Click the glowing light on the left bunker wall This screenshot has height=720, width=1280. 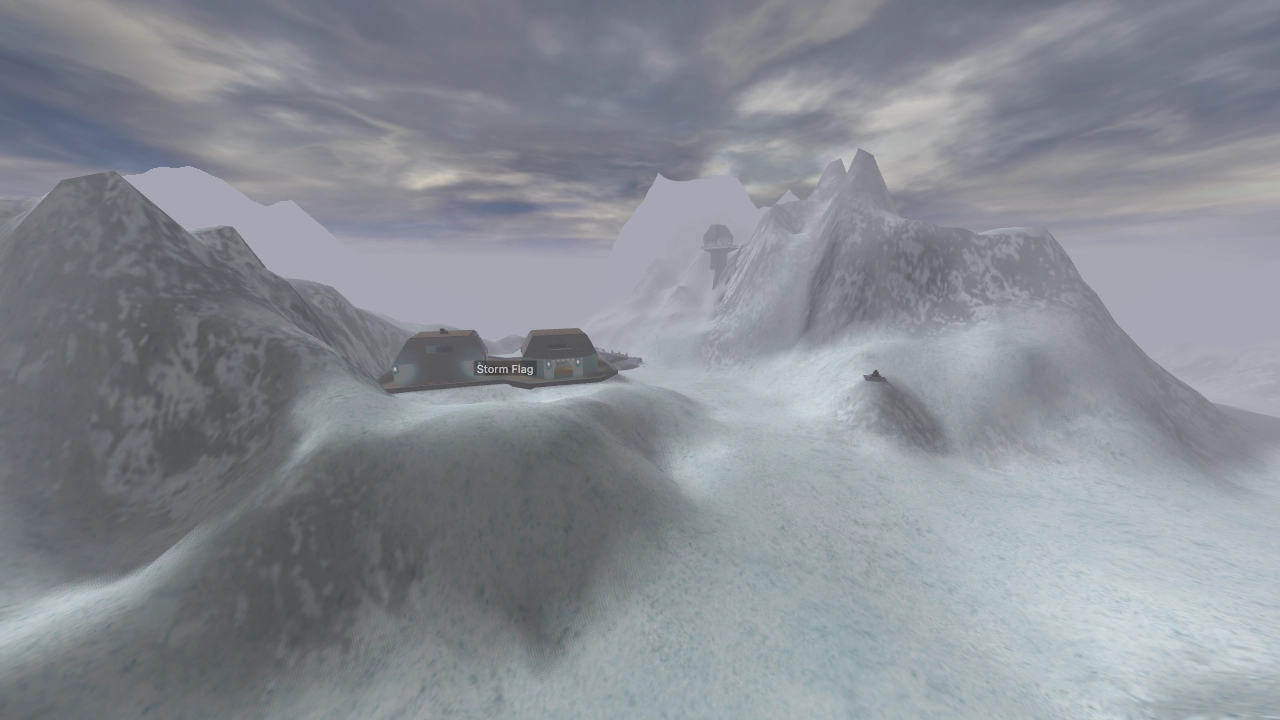pyautogui.click(x=395, y=368)
